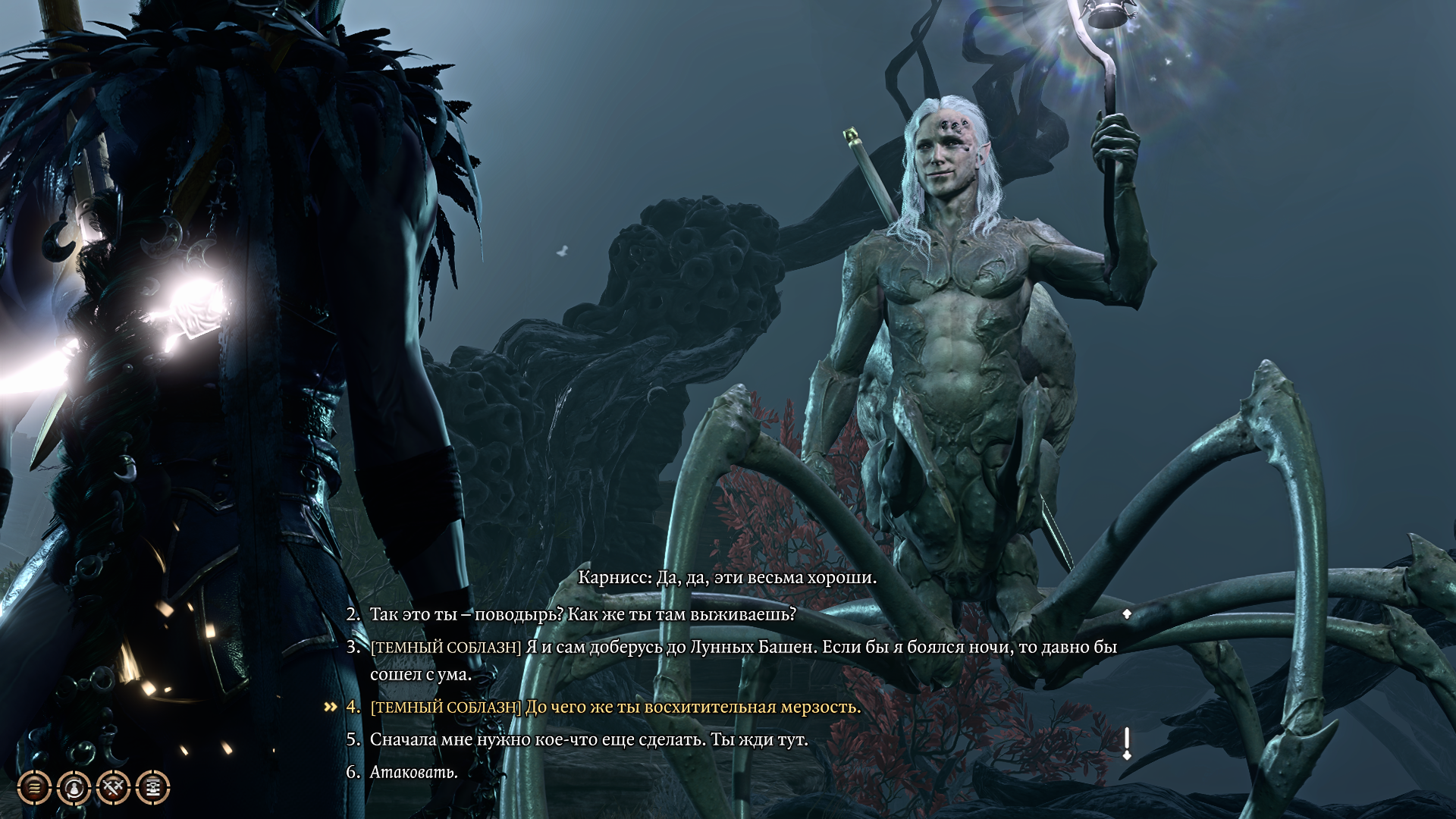1456x819 pixels.
Task: Select reply 3 about reaching Лунных Башен alone
Action: [x=743, y=648]
